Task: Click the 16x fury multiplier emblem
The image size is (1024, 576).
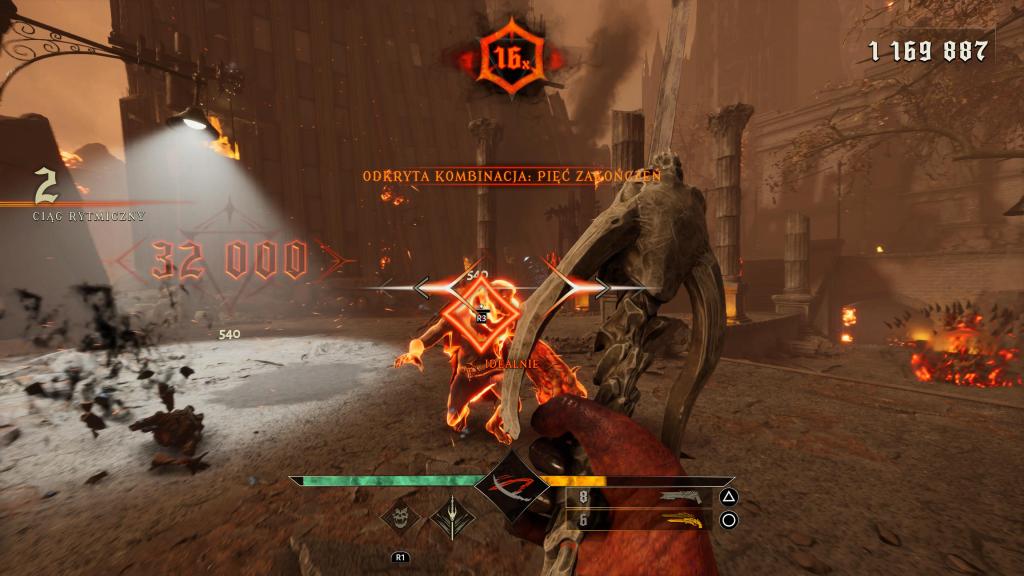Action: (509, 58)
